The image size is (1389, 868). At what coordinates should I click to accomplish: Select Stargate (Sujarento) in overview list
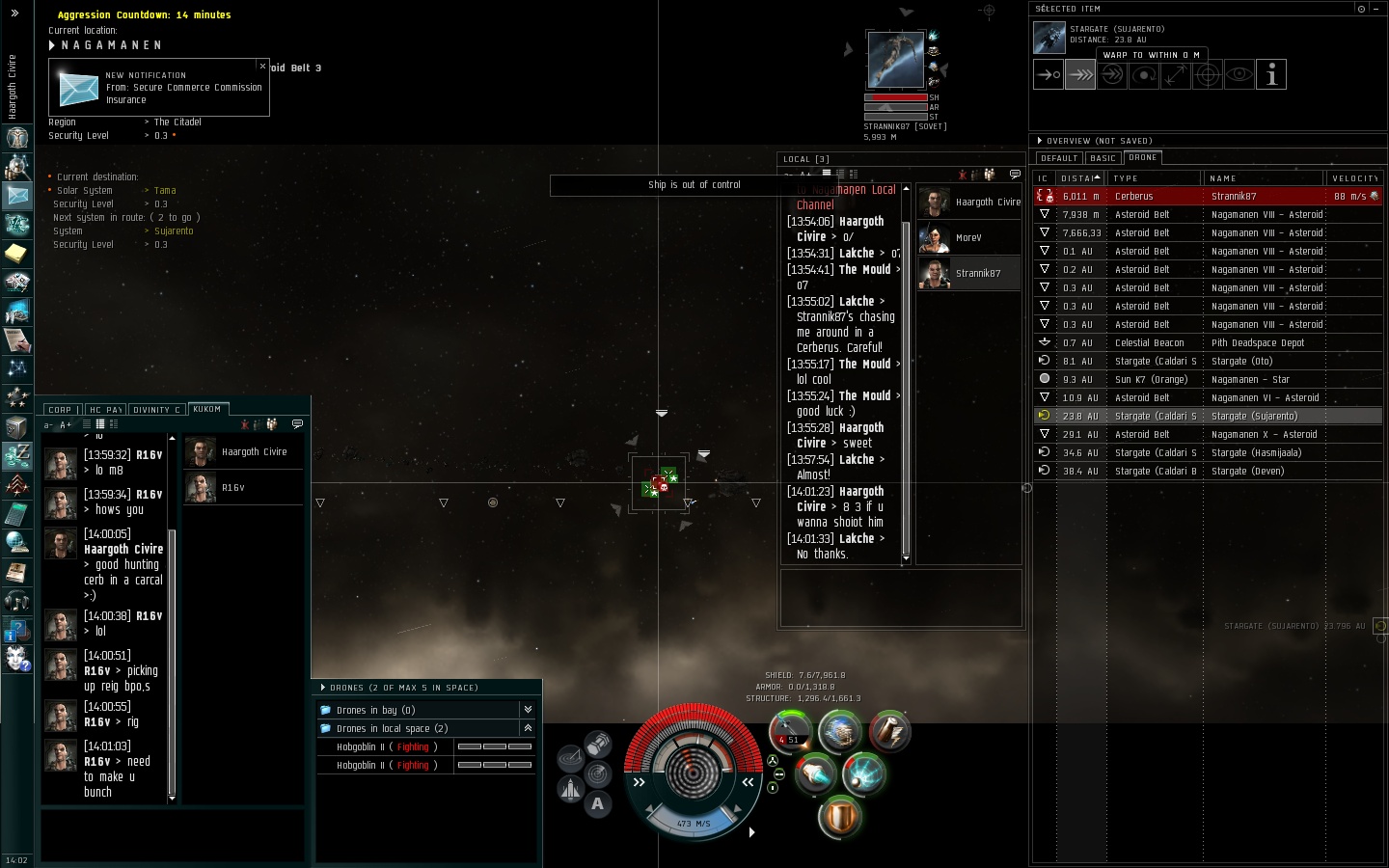coord(1206,417)
